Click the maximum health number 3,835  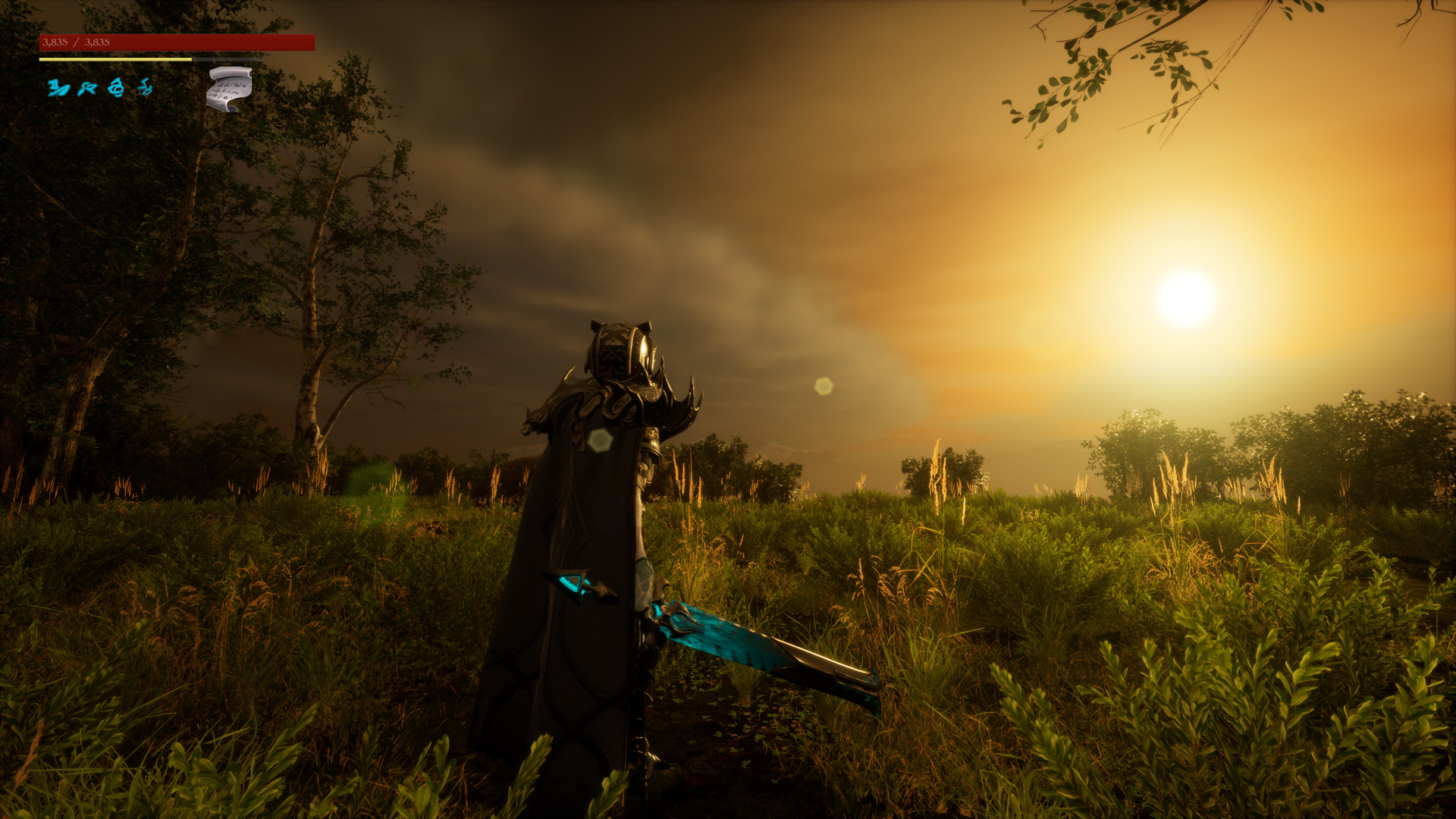97,42
